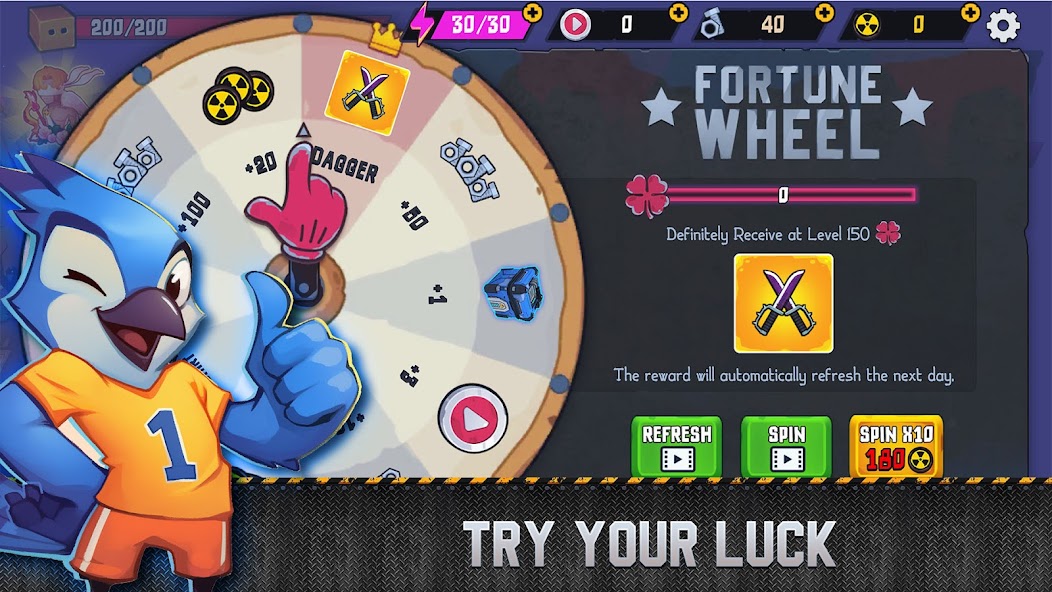
Task: Open the settings gear
Action: coord(1004,24)
